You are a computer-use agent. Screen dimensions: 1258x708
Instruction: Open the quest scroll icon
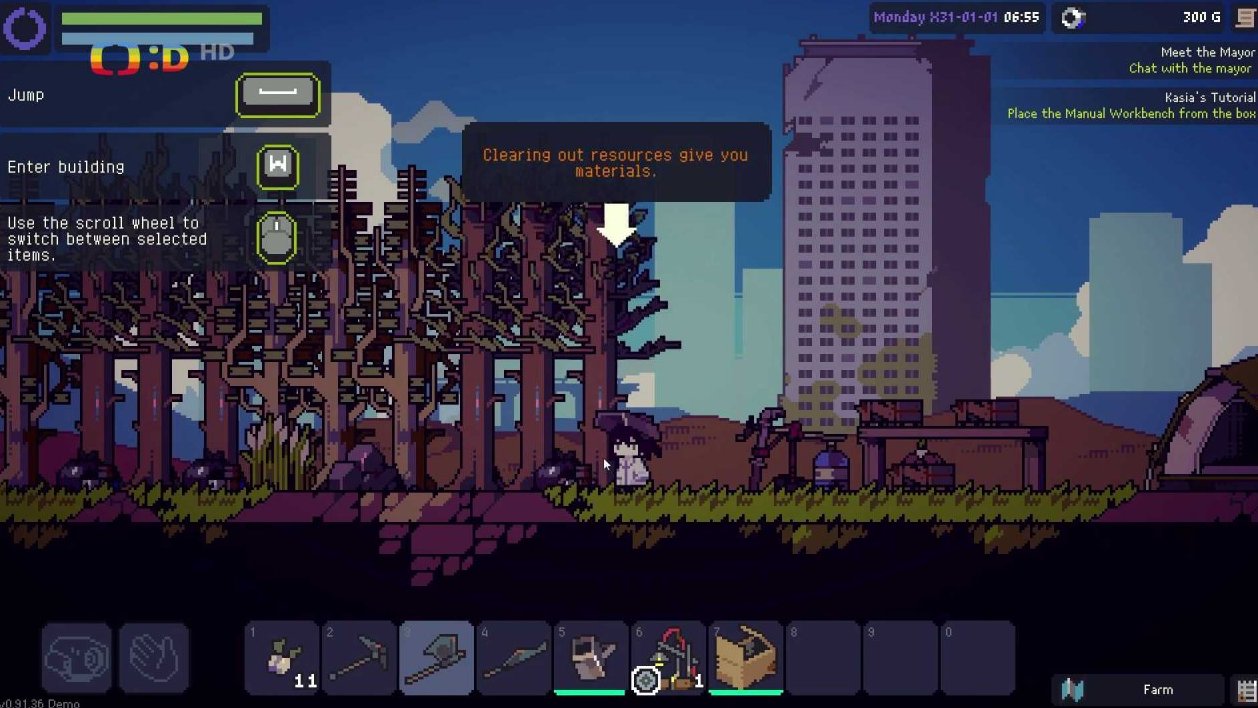click(x=1245, y=17)
